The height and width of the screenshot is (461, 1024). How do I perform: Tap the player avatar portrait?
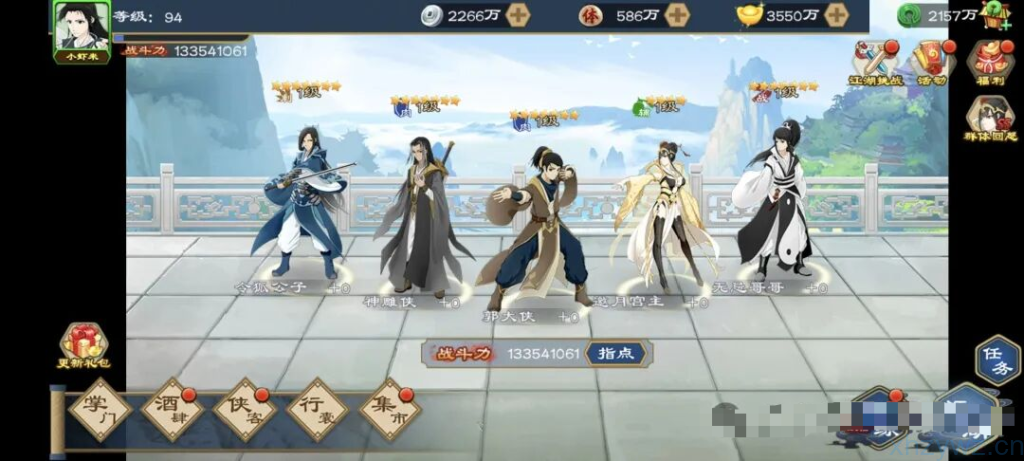(81, 27)
